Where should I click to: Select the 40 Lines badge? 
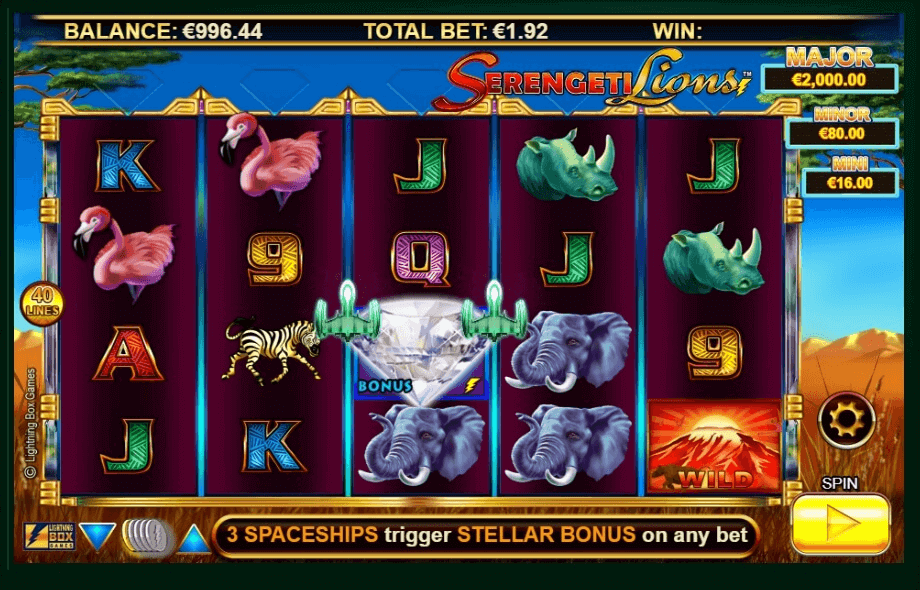42,303
